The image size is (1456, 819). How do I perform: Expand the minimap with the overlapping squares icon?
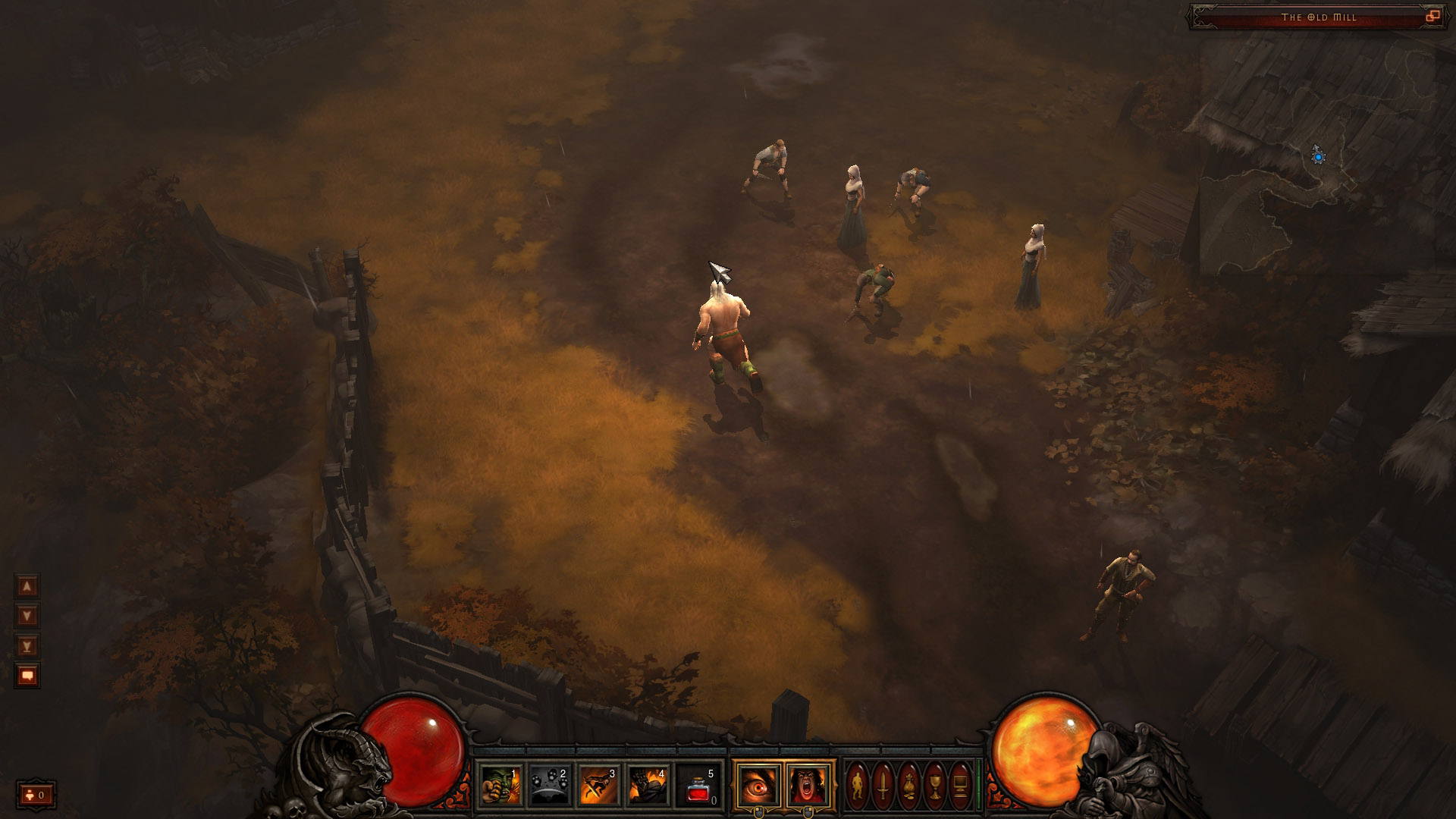(x=1432, y=16)
